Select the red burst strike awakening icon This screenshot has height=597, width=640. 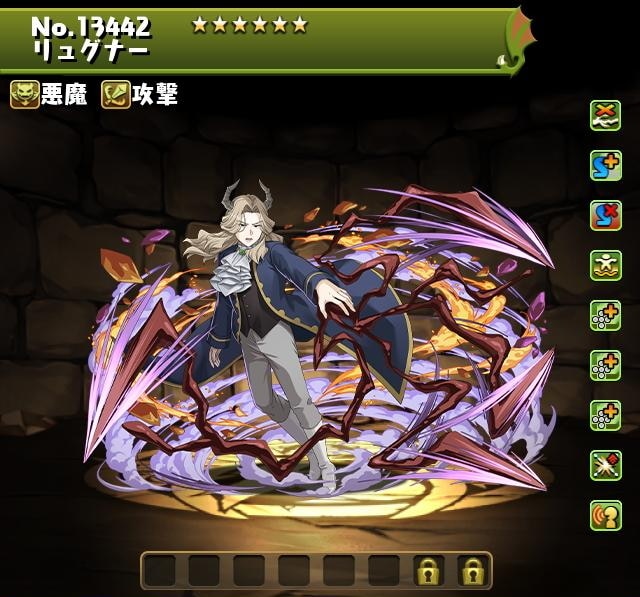[605, 466]
